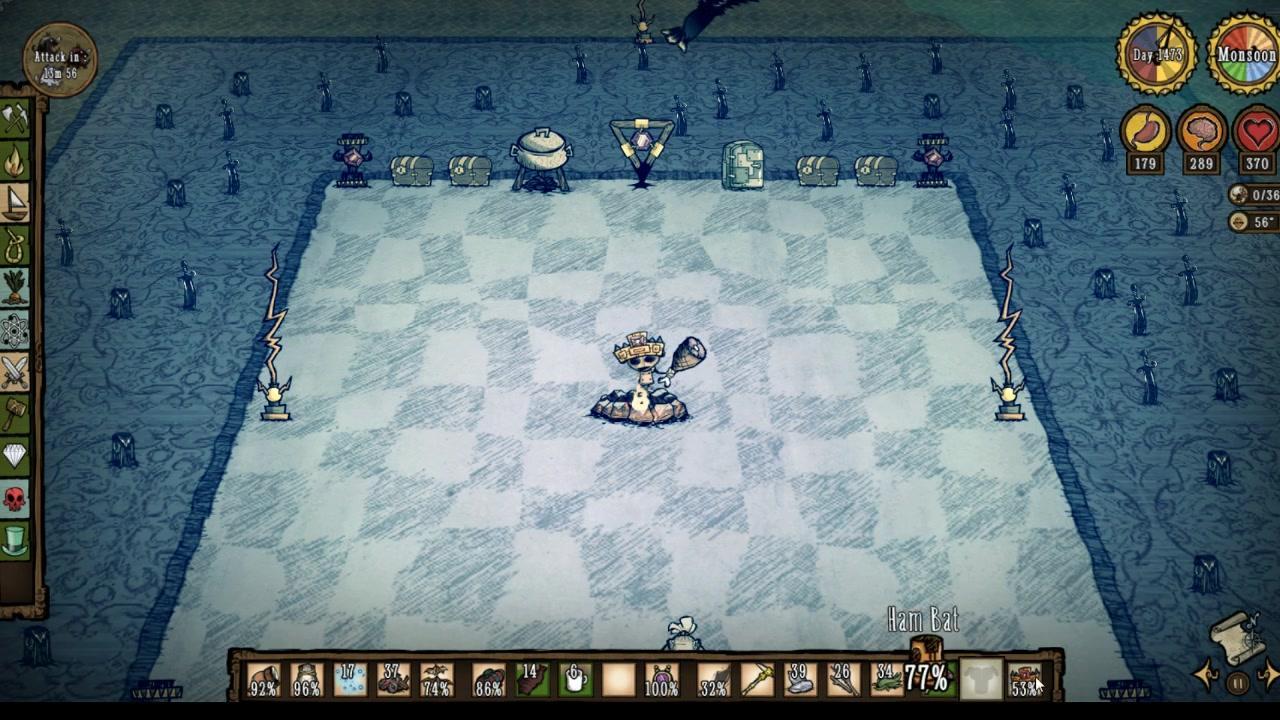Open the Fight crossed-swords crafting tab
The width and height of the screenshot is (1280, 720).
[x=15, y=372]
